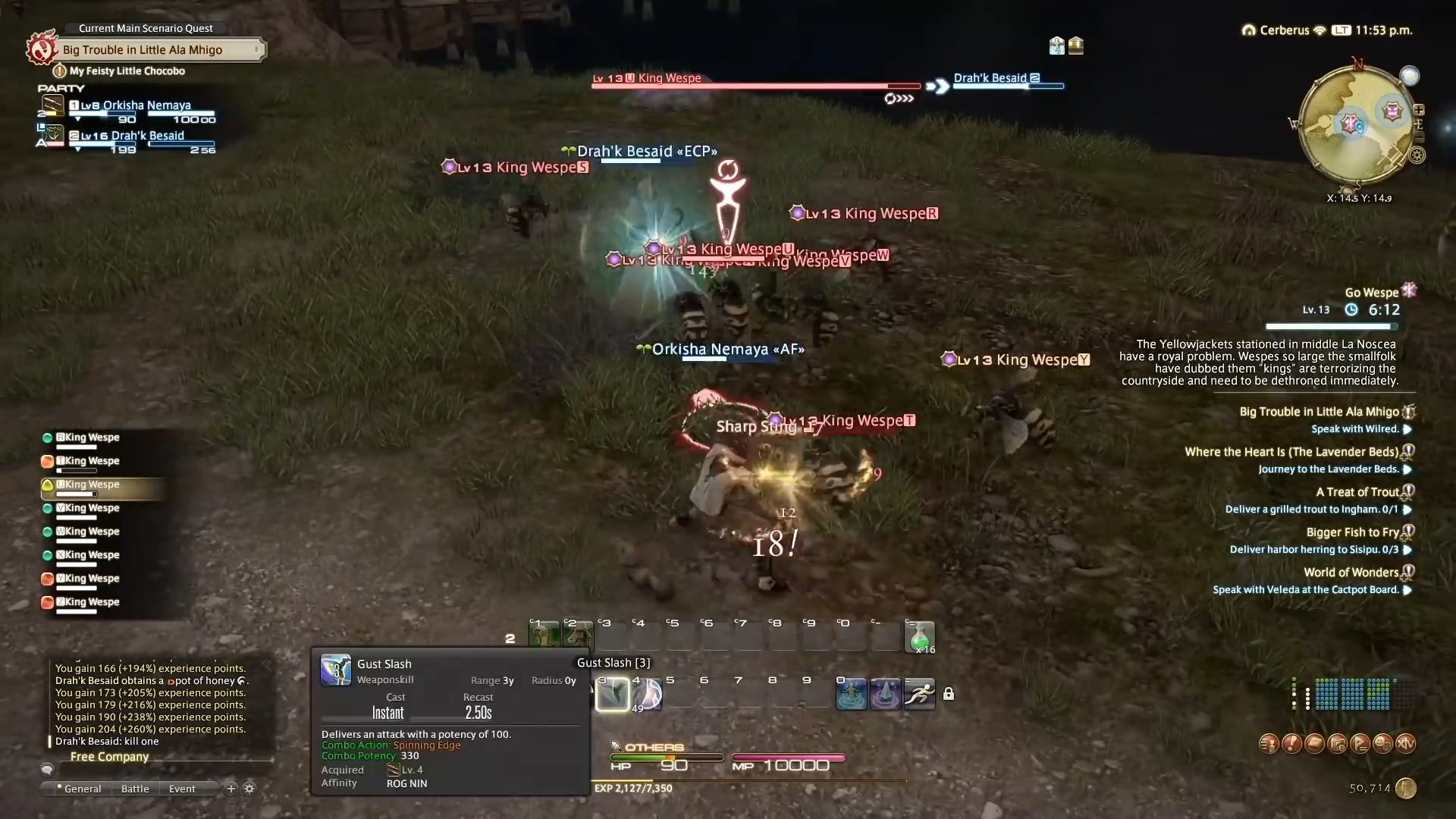
Task: Click the plus button to add a chat tab
Action: (231, 789)
